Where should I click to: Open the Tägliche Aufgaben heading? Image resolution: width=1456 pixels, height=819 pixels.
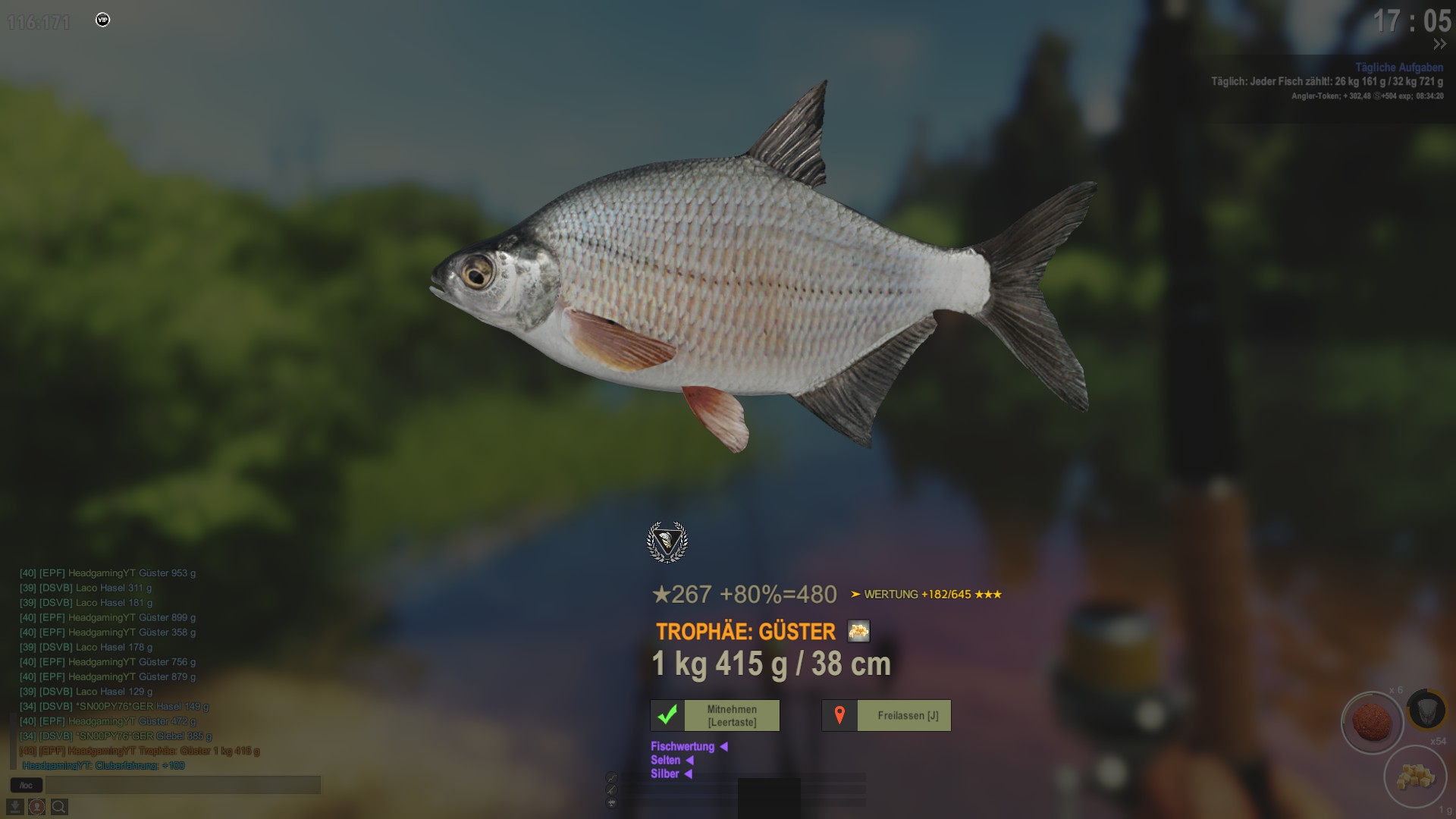tap(1398, 67)
